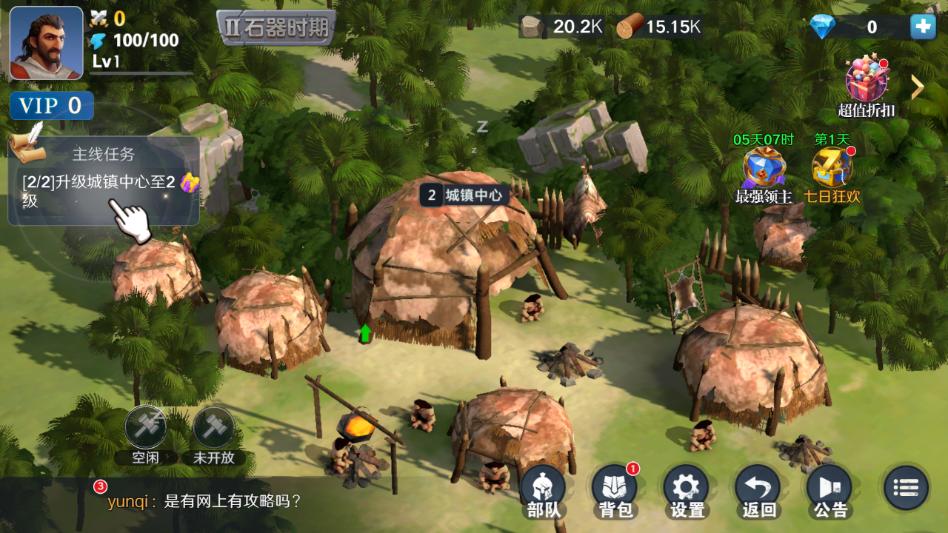Open the chat bar with yunqi's message
Image resolution: width=948 pixels, height=533 pixels.
click(250, 502)
